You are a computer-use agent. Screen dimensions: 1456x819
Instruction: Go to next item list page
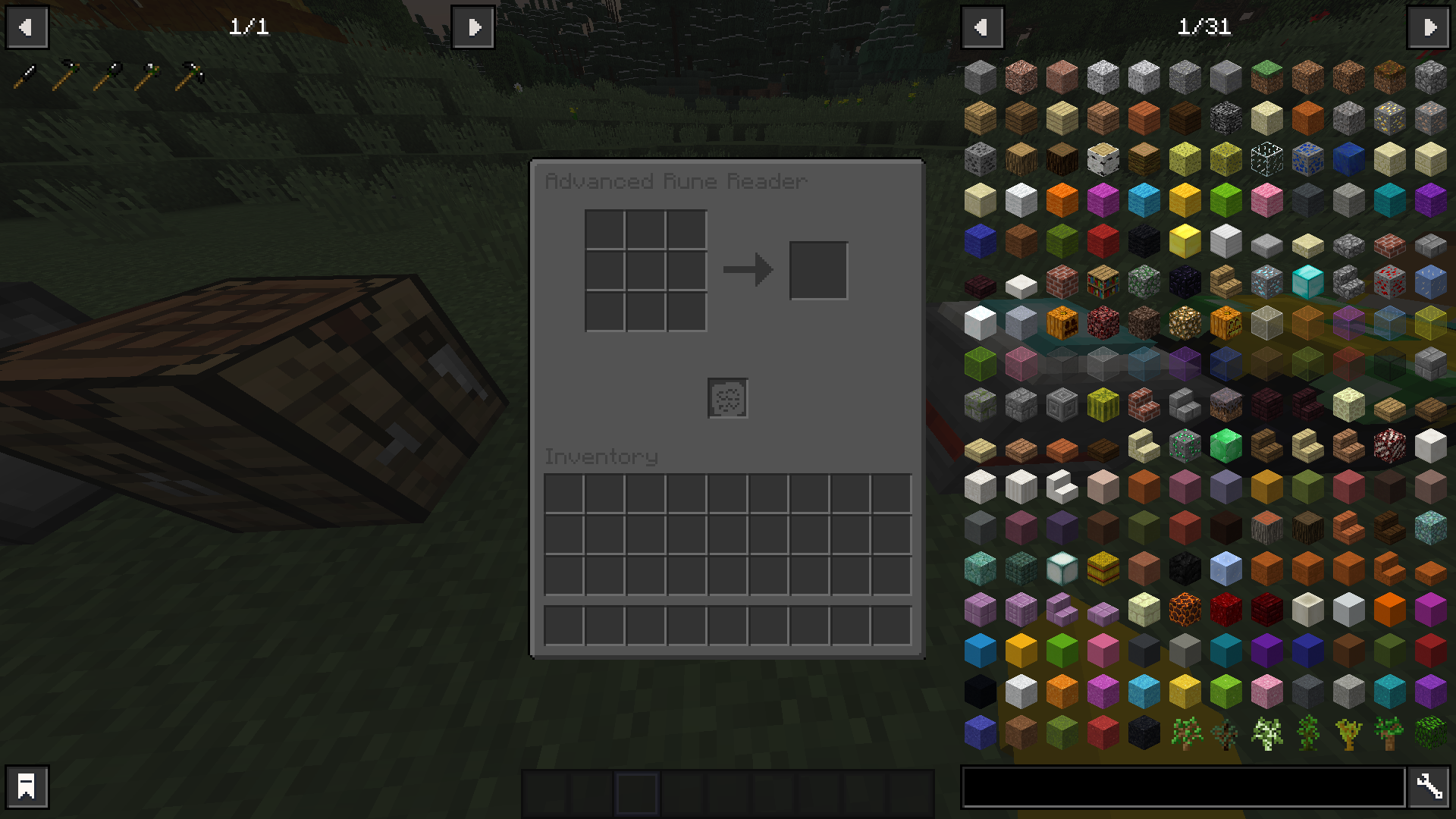click(1428, 27)
